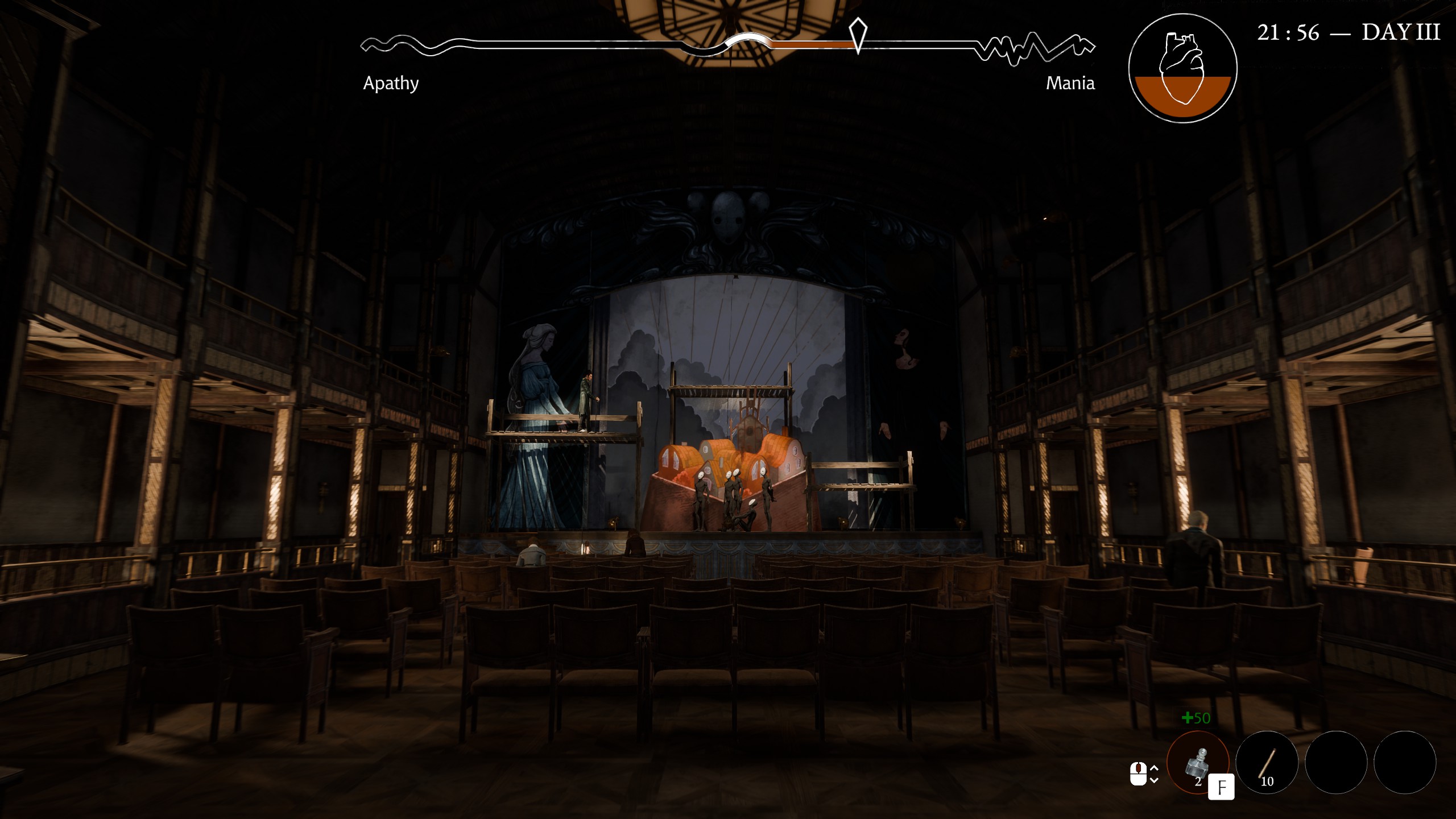This screenshot has width=1456, height=819.
Task: Select the glass bottle quick slot
Action: (1197, 762)
